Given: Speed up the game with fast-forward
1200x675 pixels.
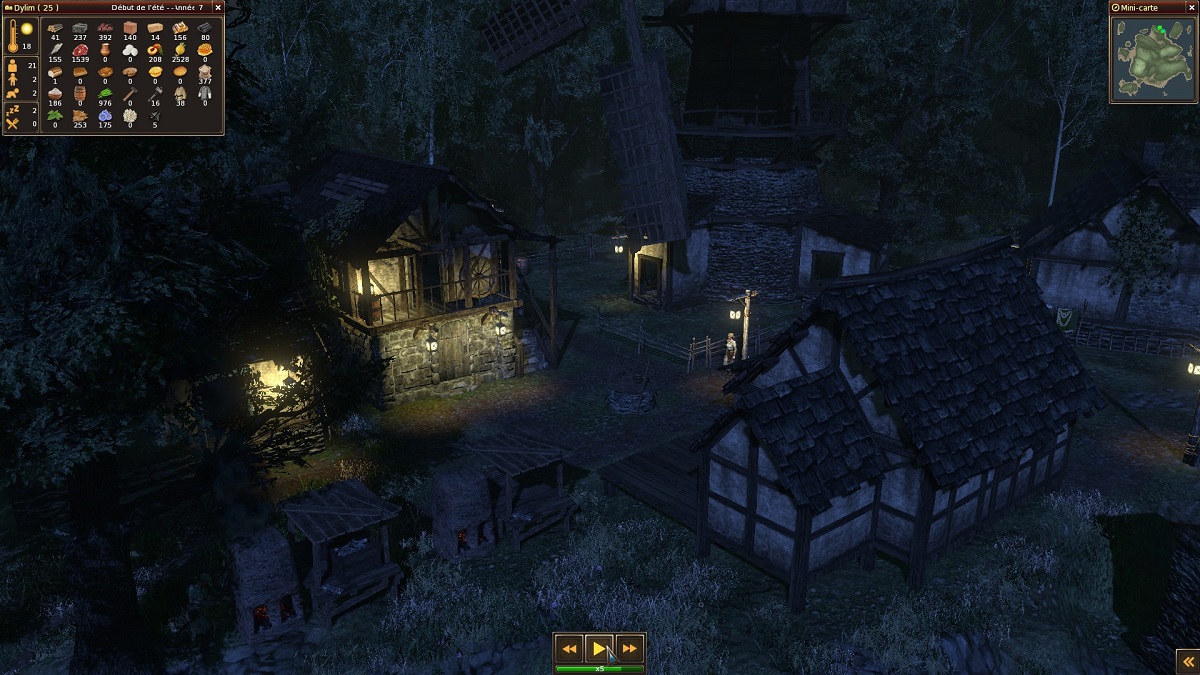Looking at the screenshot, I should tap(629, 648).
